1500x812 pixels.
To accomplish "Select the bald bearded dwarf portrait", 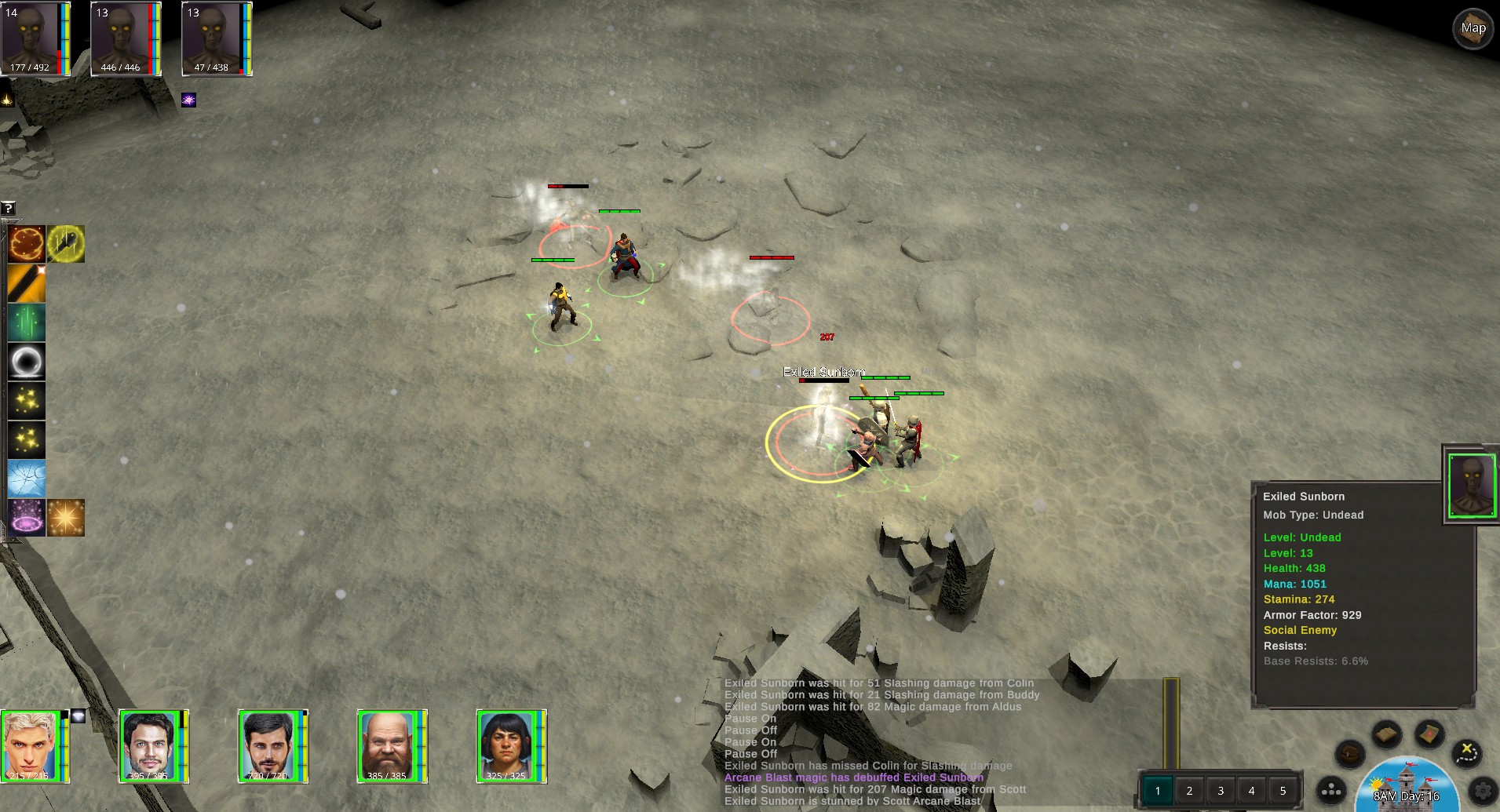I will (389, 746).
